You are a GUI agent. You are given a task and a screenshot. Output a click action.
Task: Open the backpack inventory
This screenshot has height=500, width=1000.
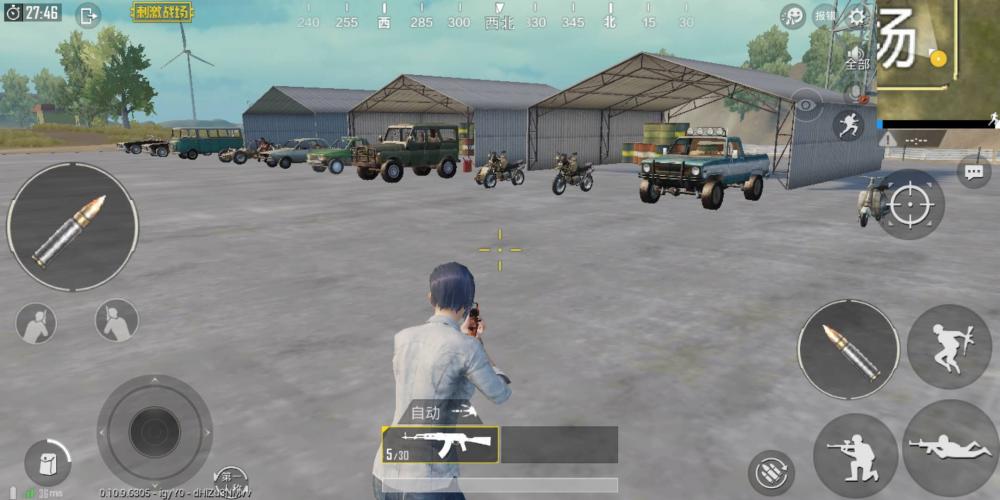coord(46,464)
